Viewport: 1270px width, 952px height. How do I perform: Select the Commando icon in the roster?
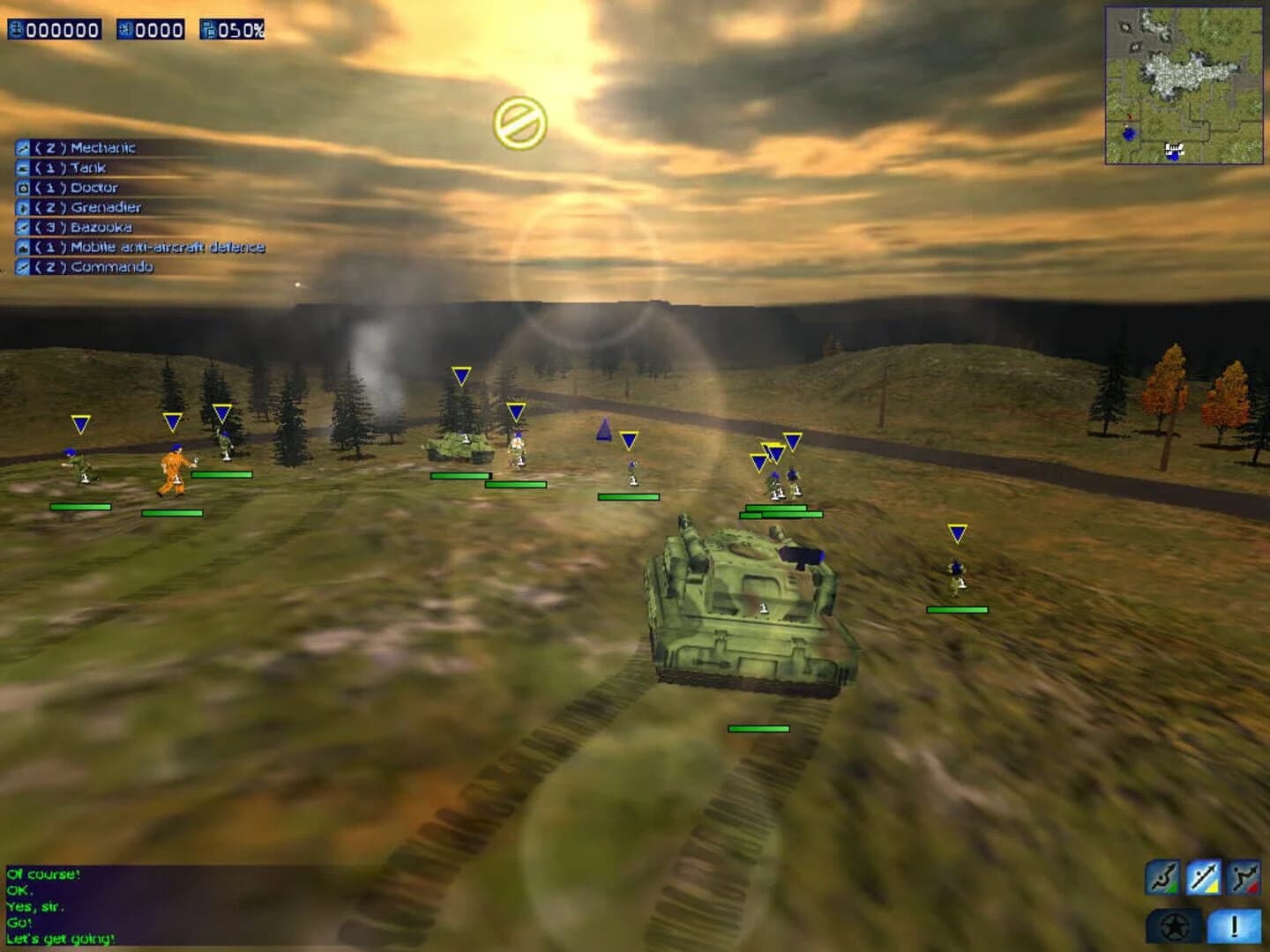tap(21, 268)
